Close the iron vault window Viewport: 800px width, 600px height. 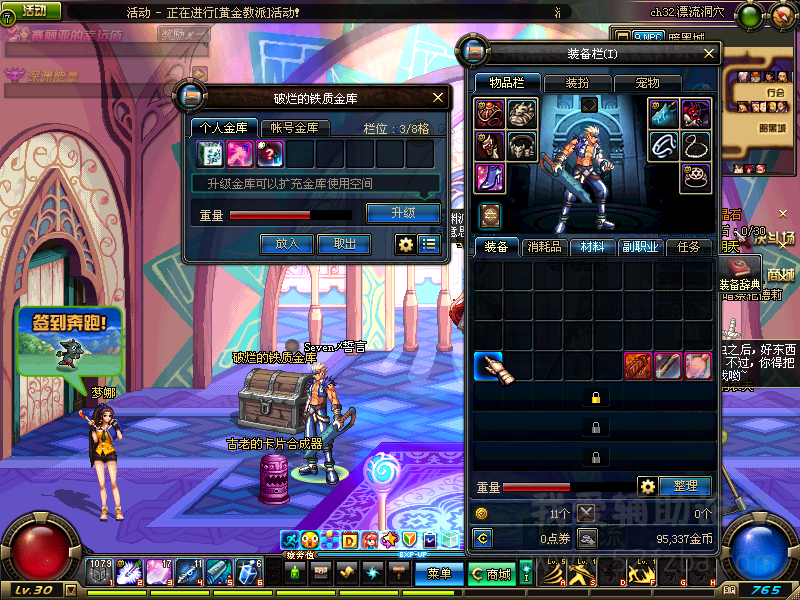point(438,97)
